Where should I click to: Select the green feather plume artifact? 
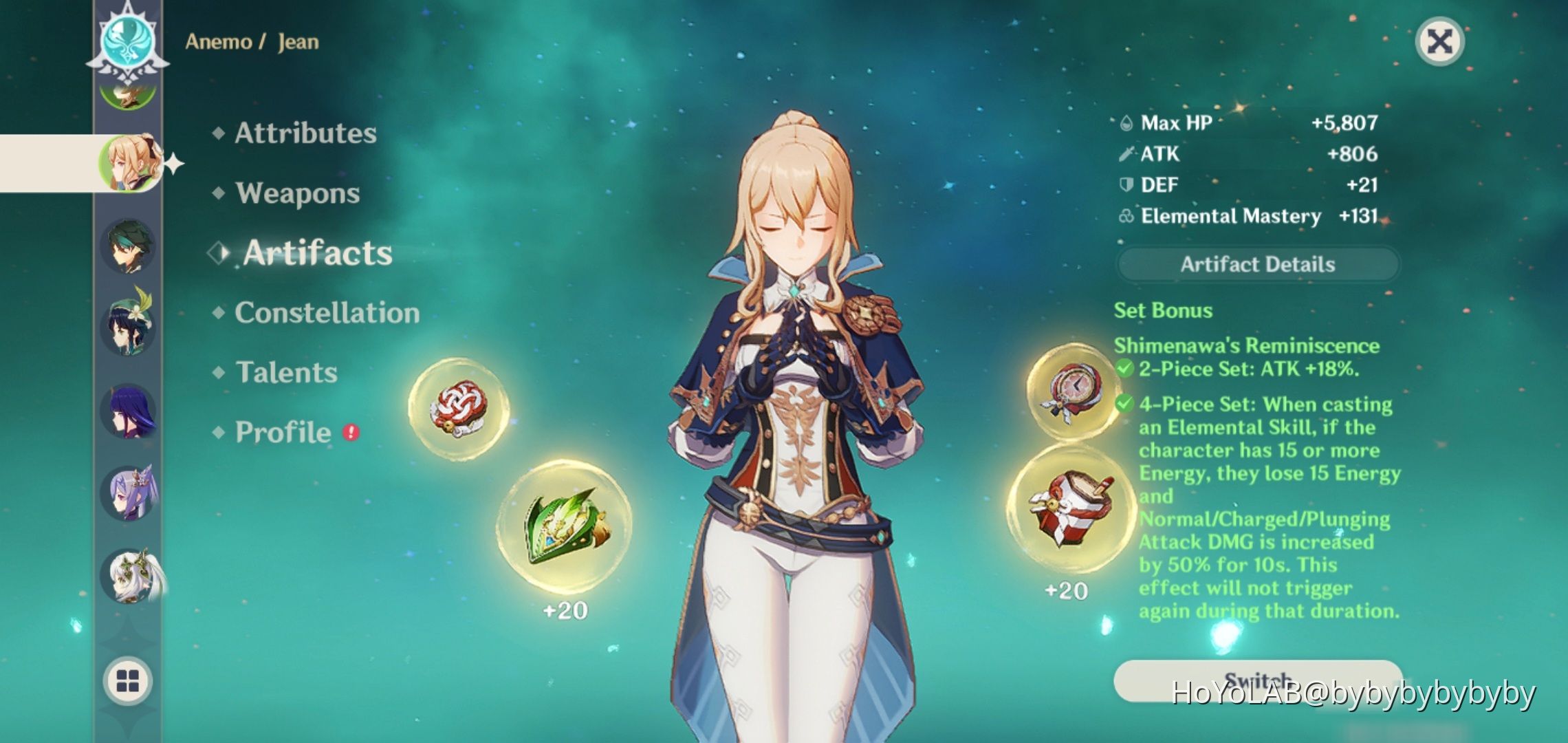click(564, 528)
